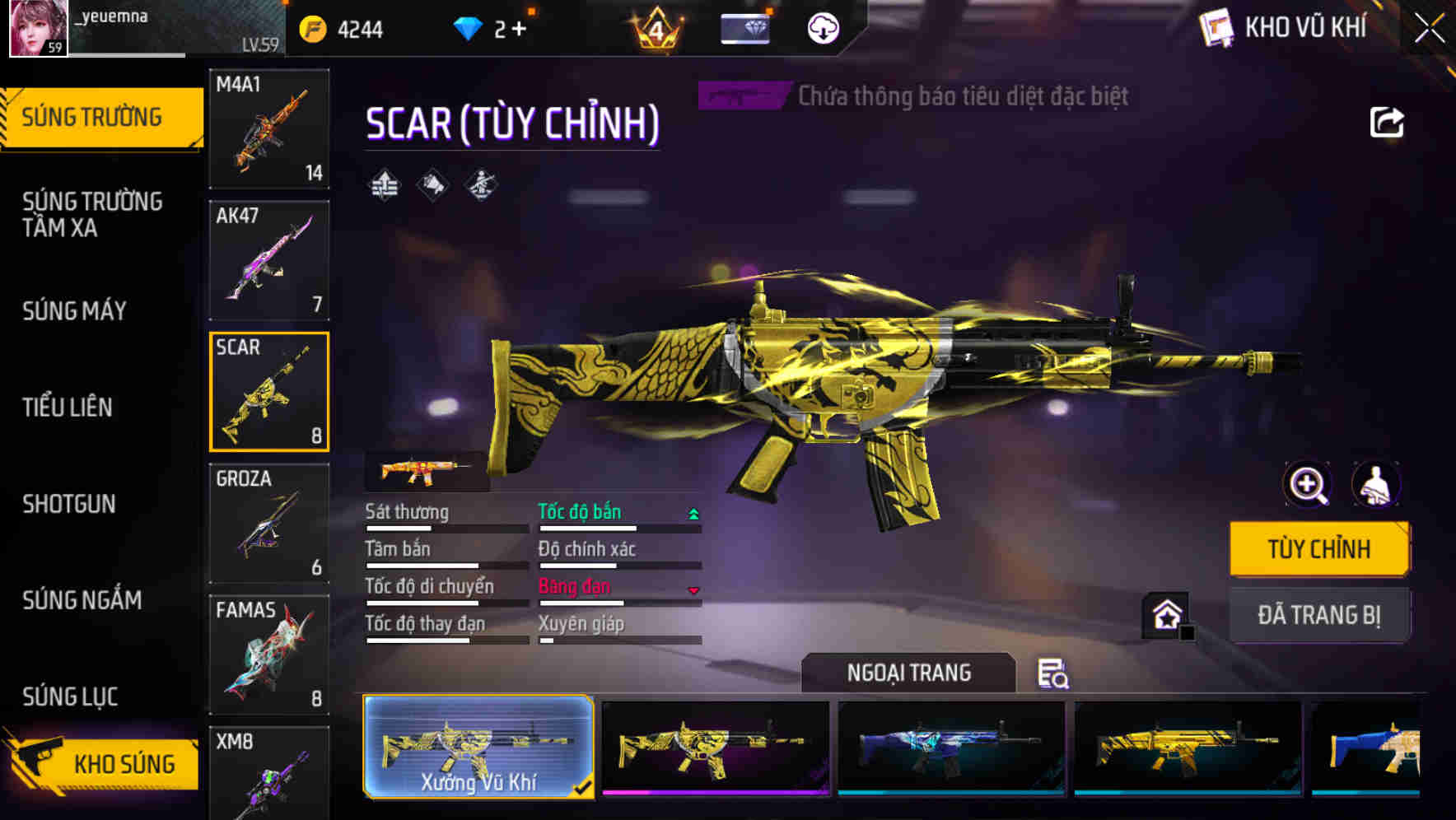The width and height of the screenshot is (1456, 820).
Task: Open the Súng Lục category in sidebar
Action: click(x=69, y=697)
